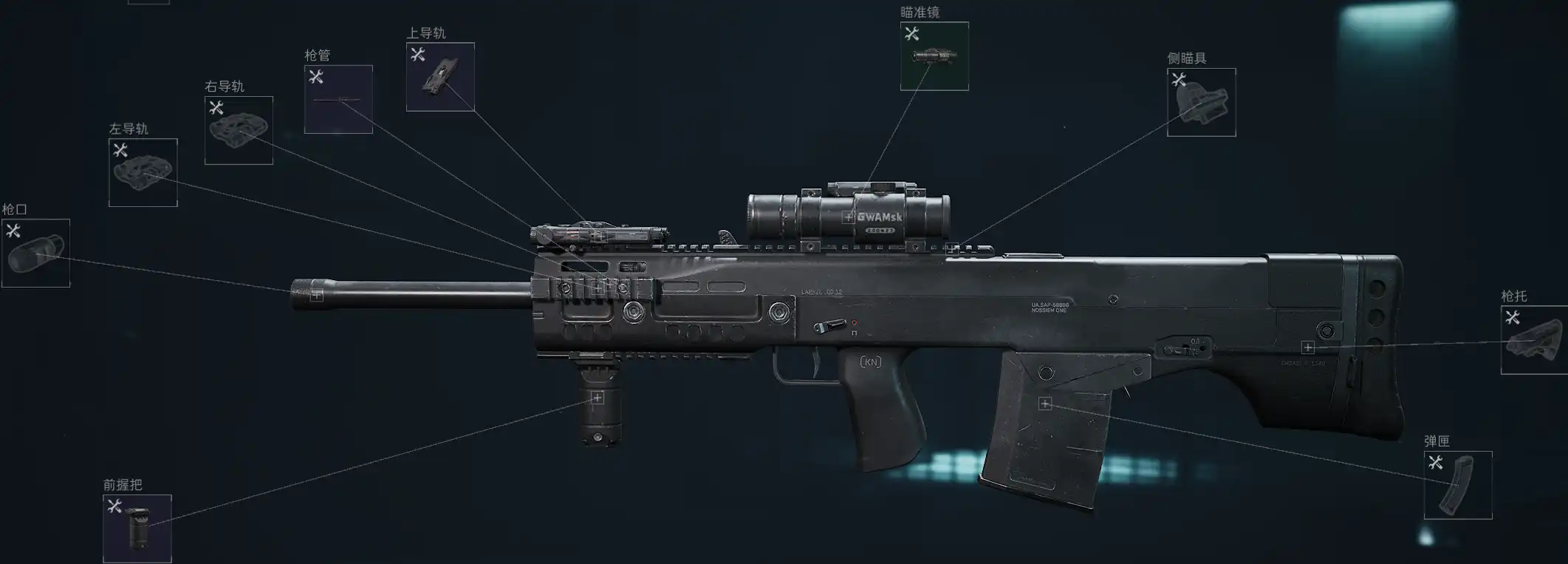Select the 侧瞄具 side sight slot
The width and height of the screenshot is (1568, 564).
coord(1201,103)
